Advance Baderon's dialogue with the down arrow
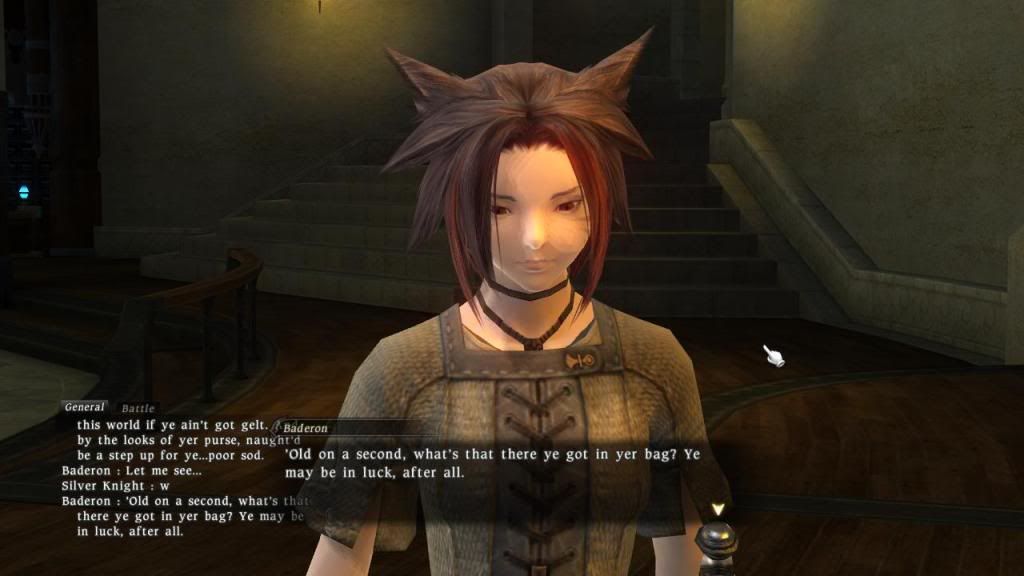 click(717, 509)
